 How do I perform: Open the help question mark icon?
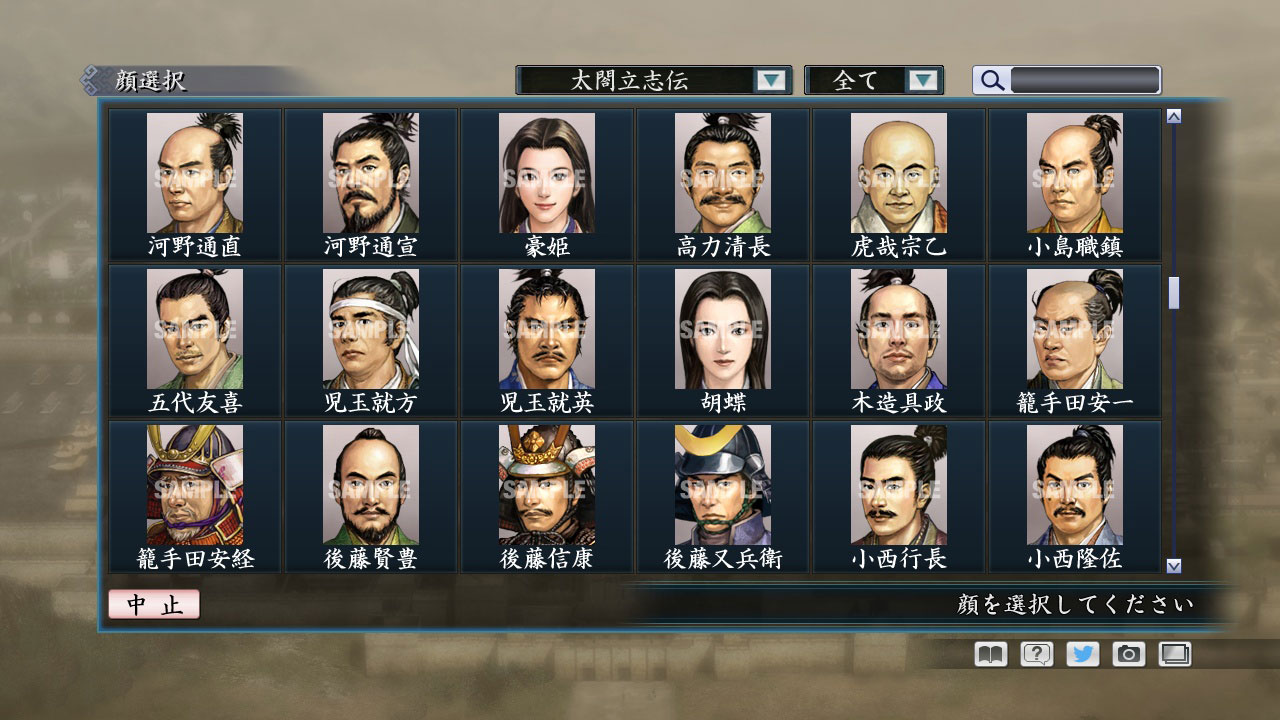pos(1035,654)
